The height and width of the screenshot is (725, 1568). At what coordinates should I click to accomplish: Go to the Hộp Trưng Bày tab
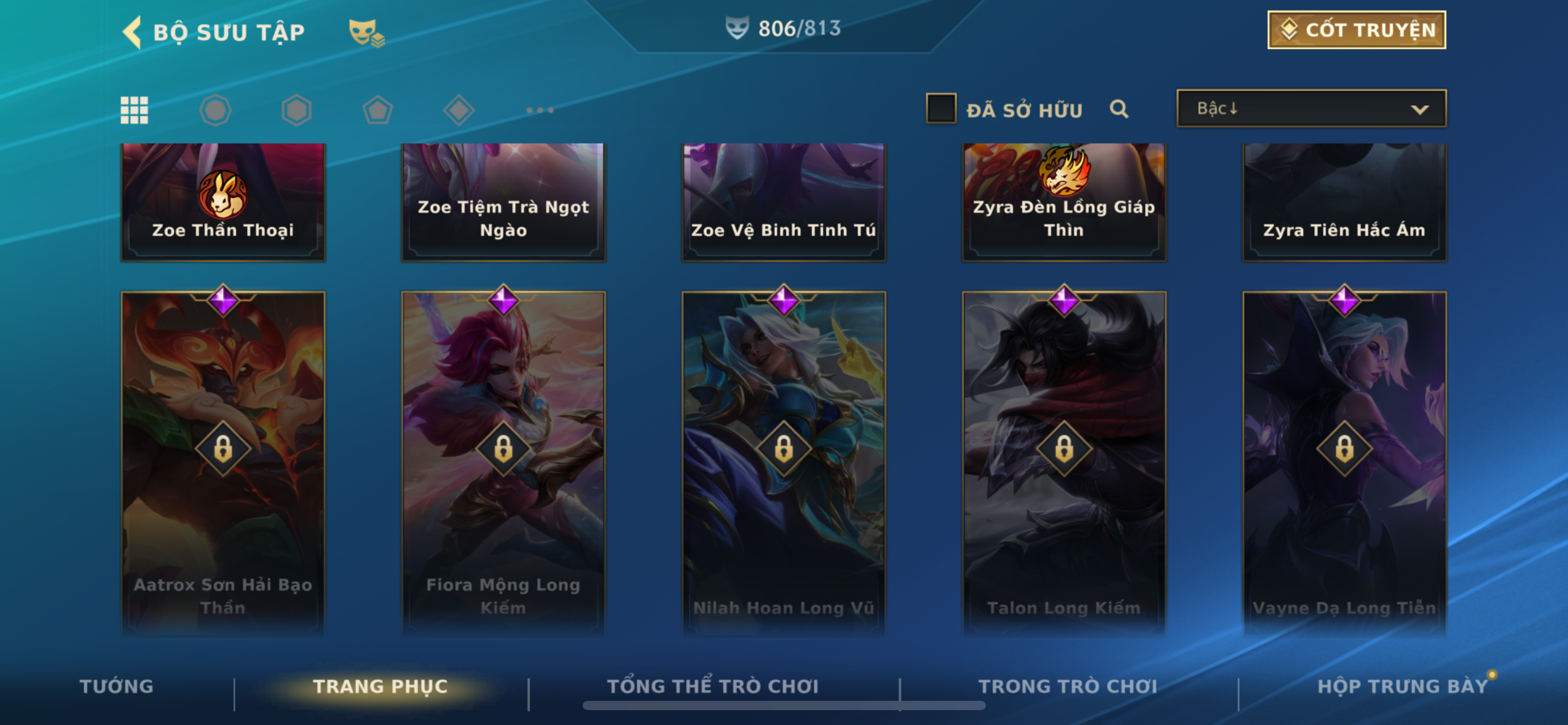pyautogui.click(x=1402, y=686)
